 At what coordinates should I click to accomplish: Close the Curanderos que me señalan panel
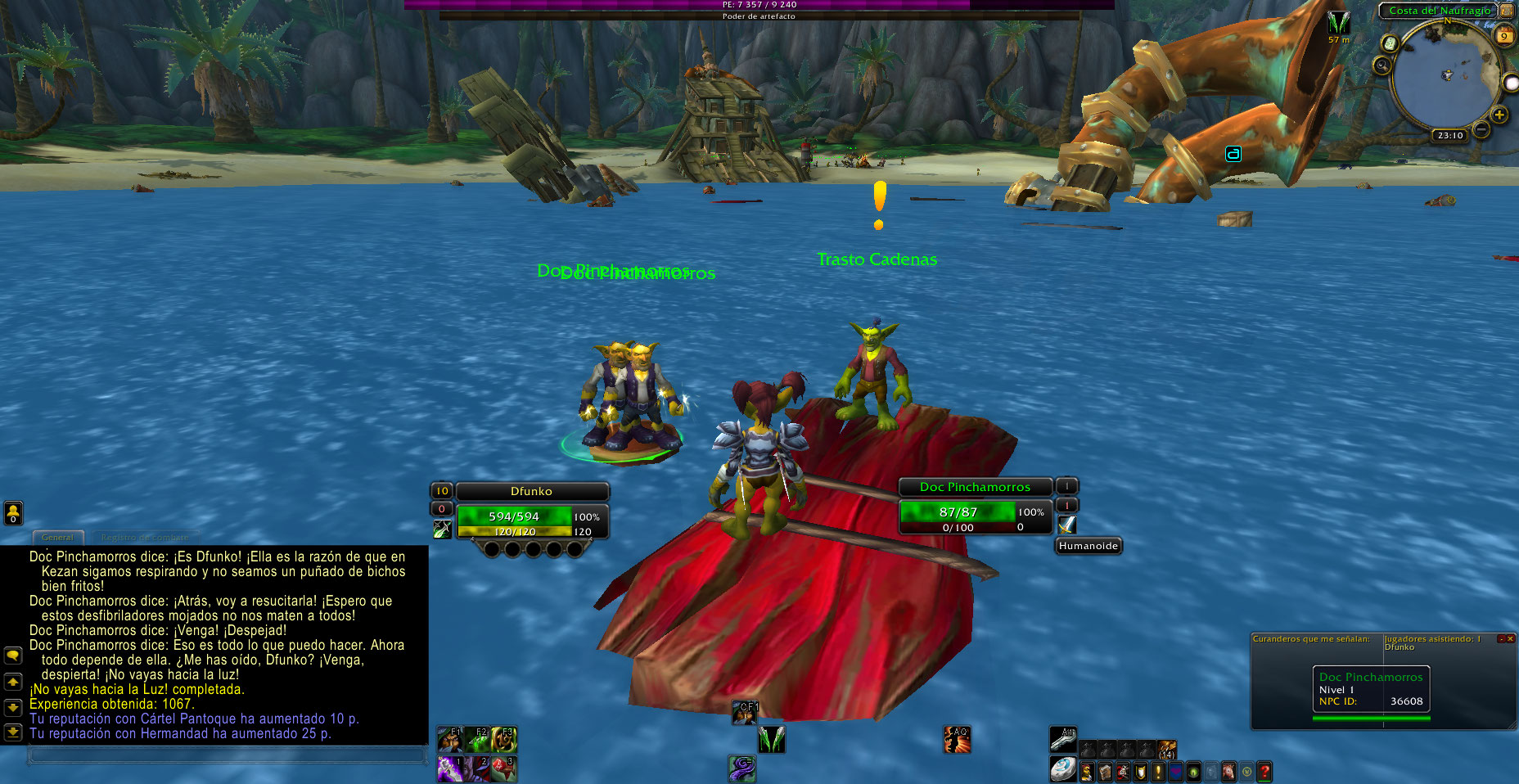1511,638
